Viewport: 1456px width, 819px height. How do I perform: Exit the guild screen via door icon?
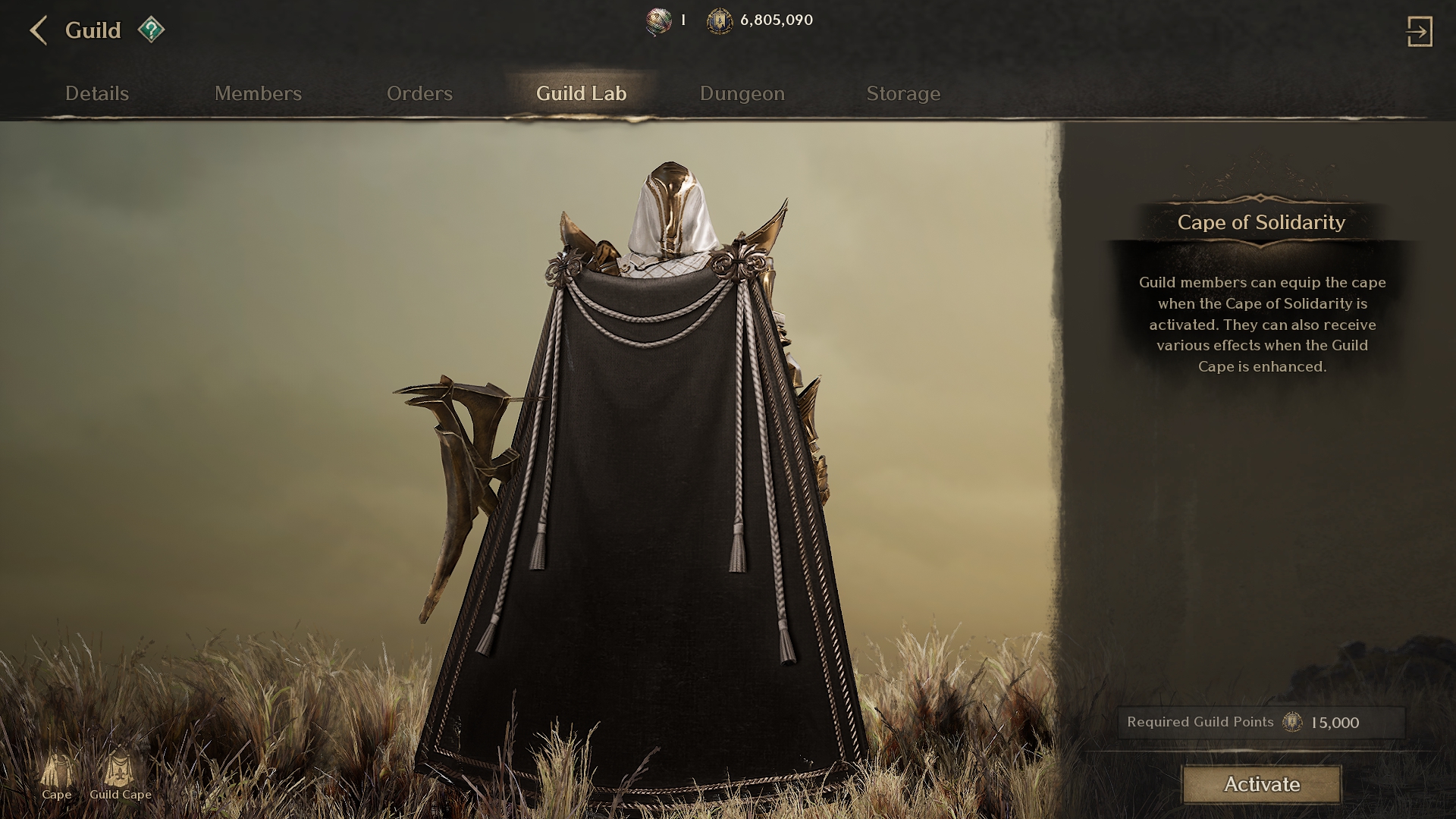click(1419, 32)
